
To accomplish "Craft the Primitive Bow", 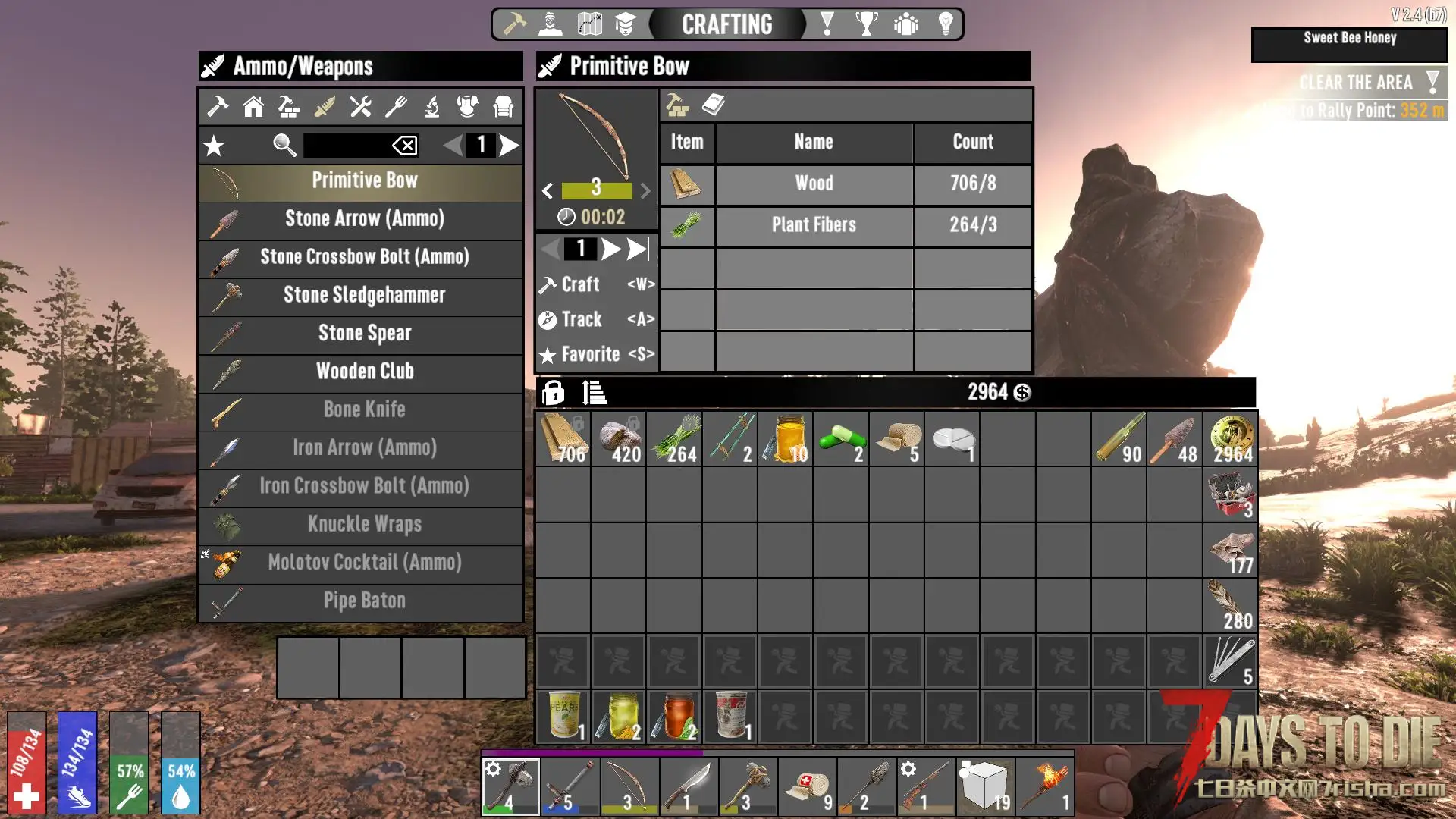I will [596, 284].
